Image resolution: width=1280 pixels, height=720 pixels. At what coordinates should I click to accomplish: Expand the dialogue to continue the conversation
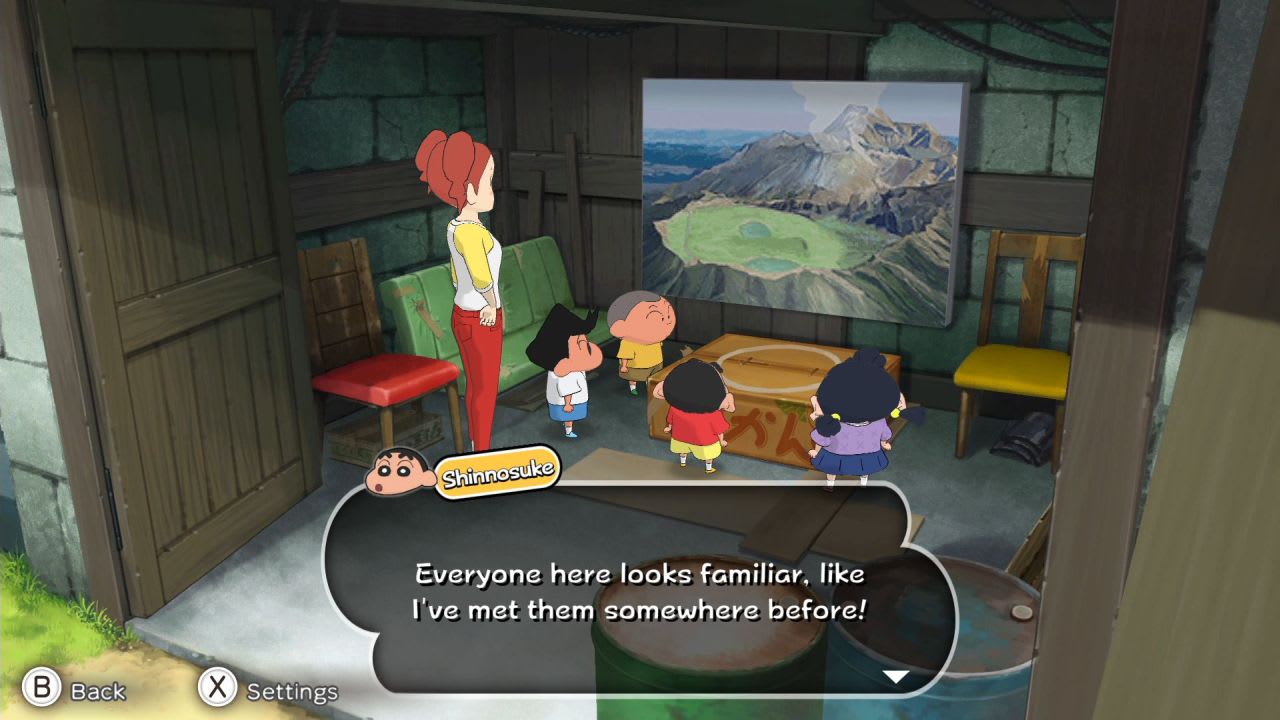click(898, 676)
